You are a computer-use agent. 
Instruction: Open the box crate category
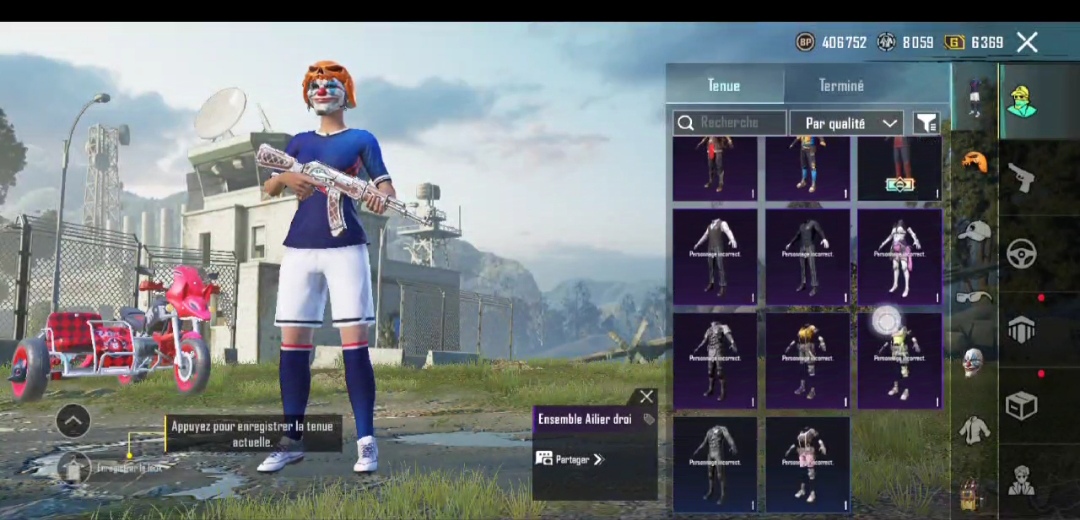pyautogui.click(x=1021, y=405)
